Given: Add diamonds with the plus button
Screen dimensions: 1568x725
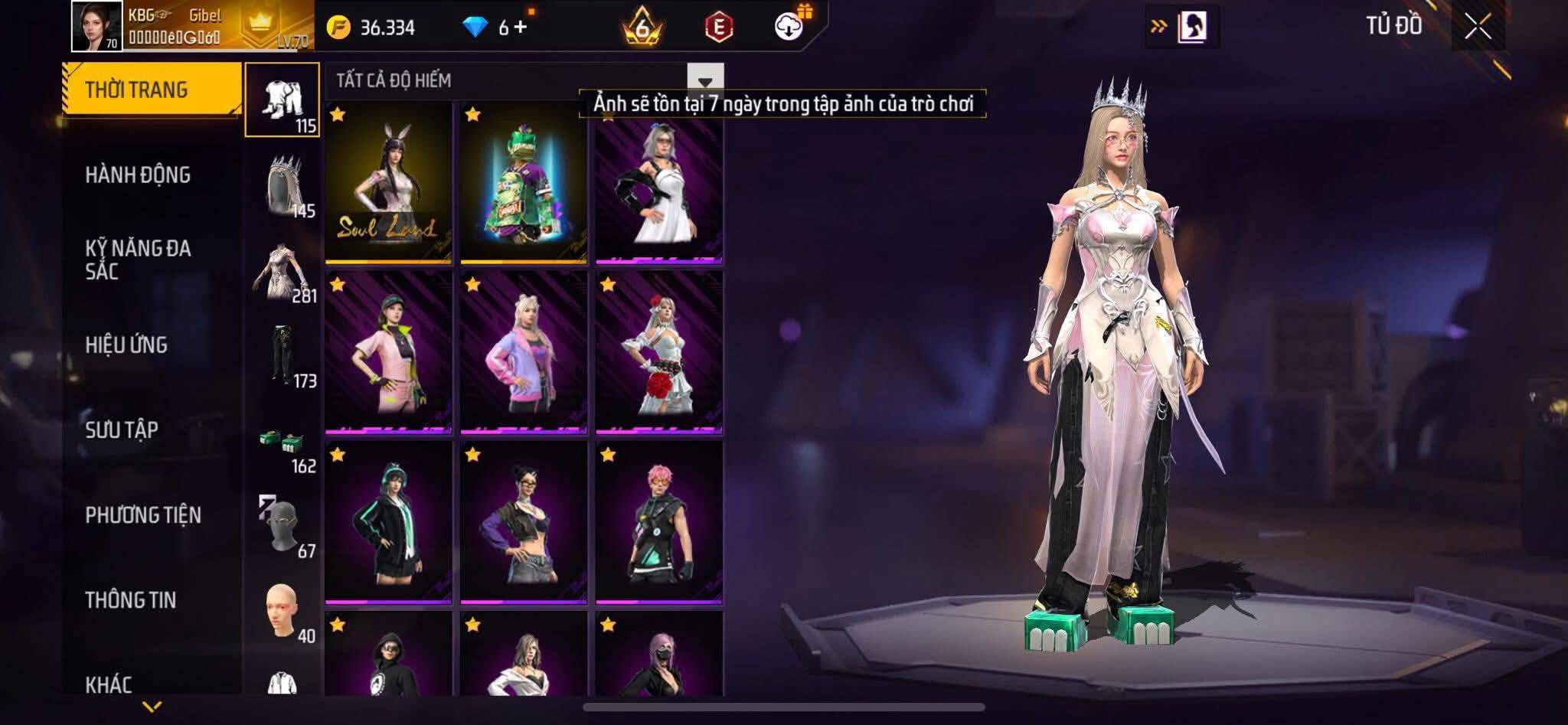Looking at the screenshot, I should tap(521, 28).
